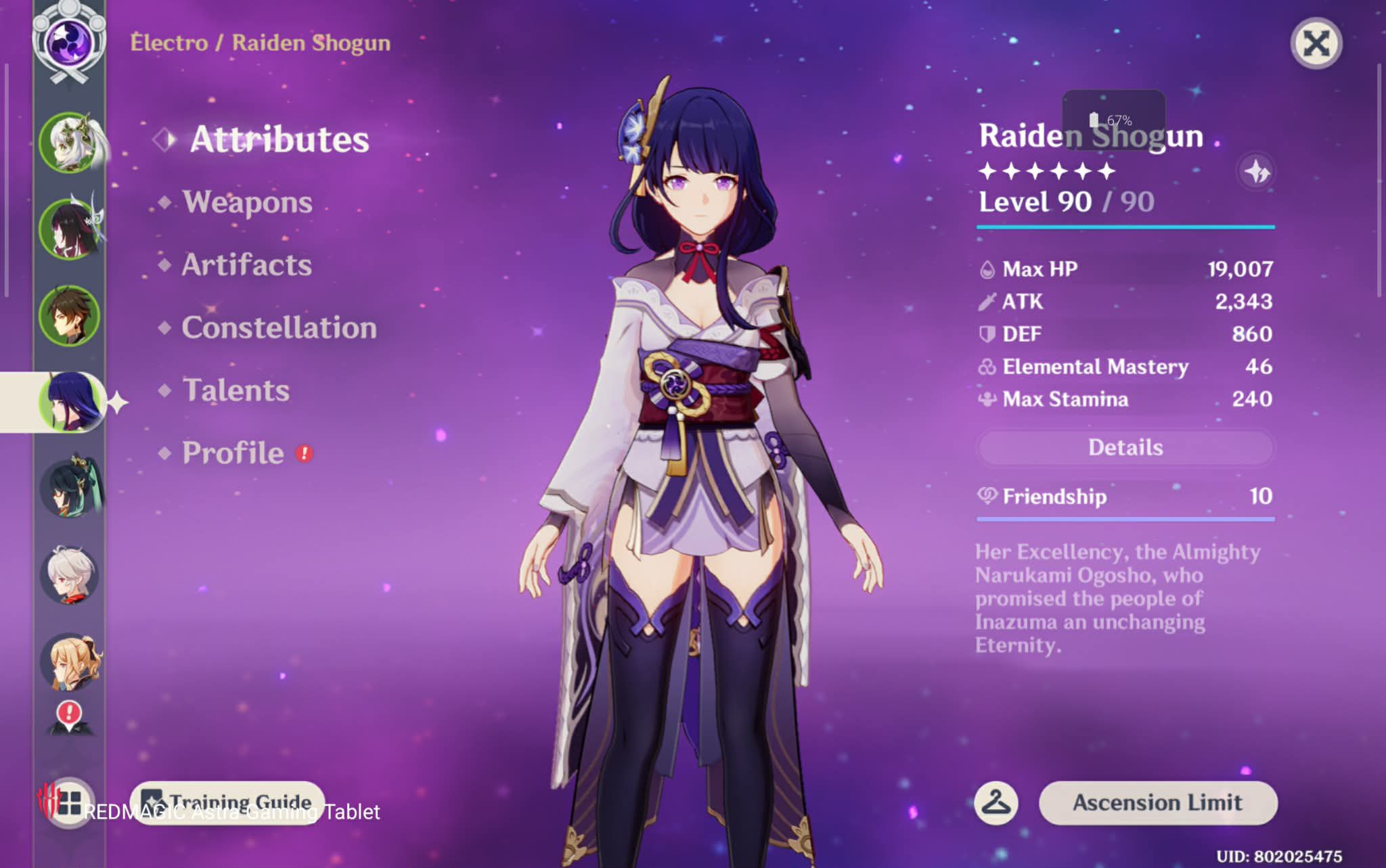Screen dimensions: 1386x868
Task: Show stat Details panel
Action: (x=1125, y=447)
